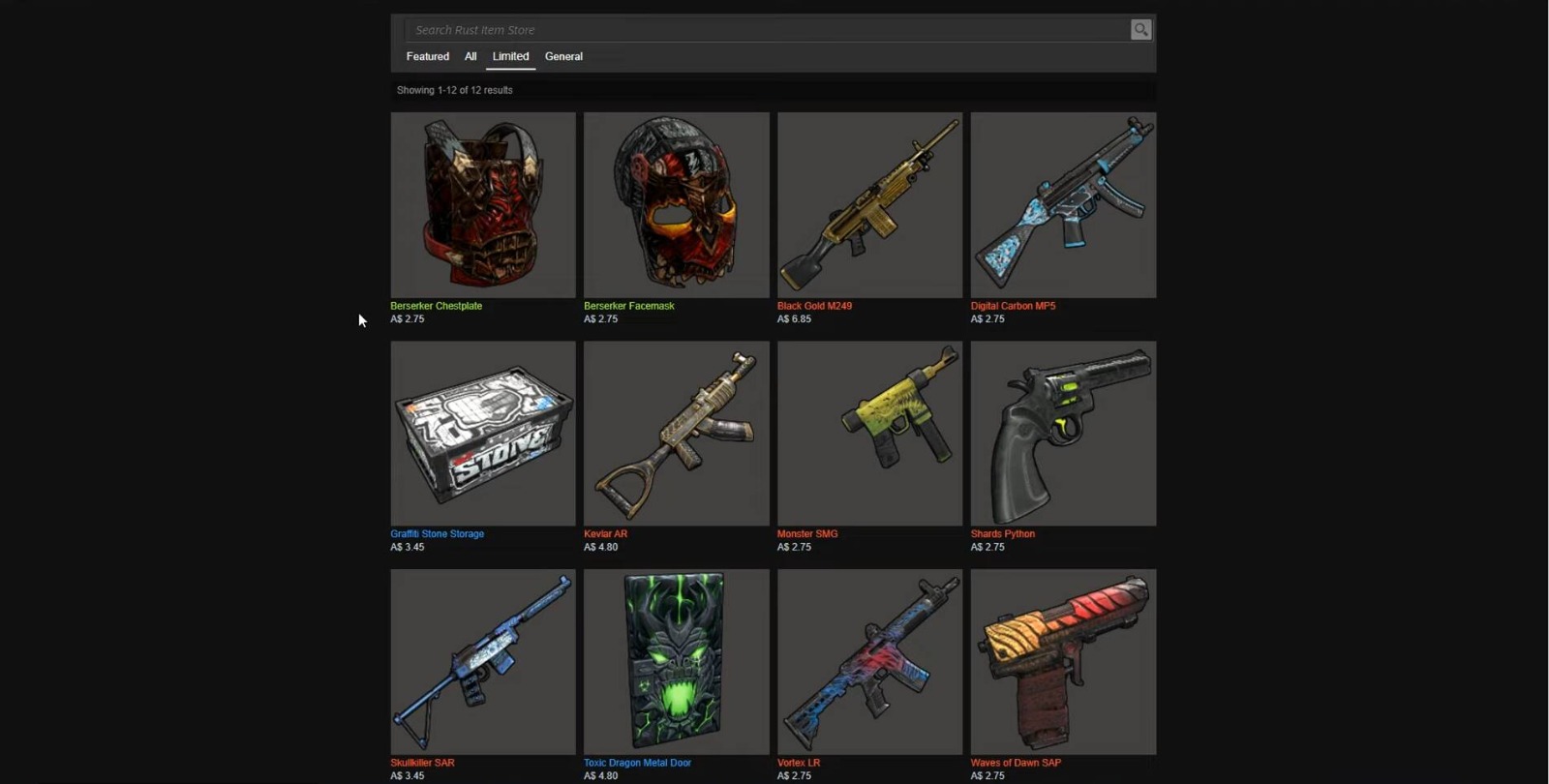Open the Digital Carbon MP5 thumbnail
Image resolution: width=1549 pixels, height=784 pixels.
pos(1062,204)
